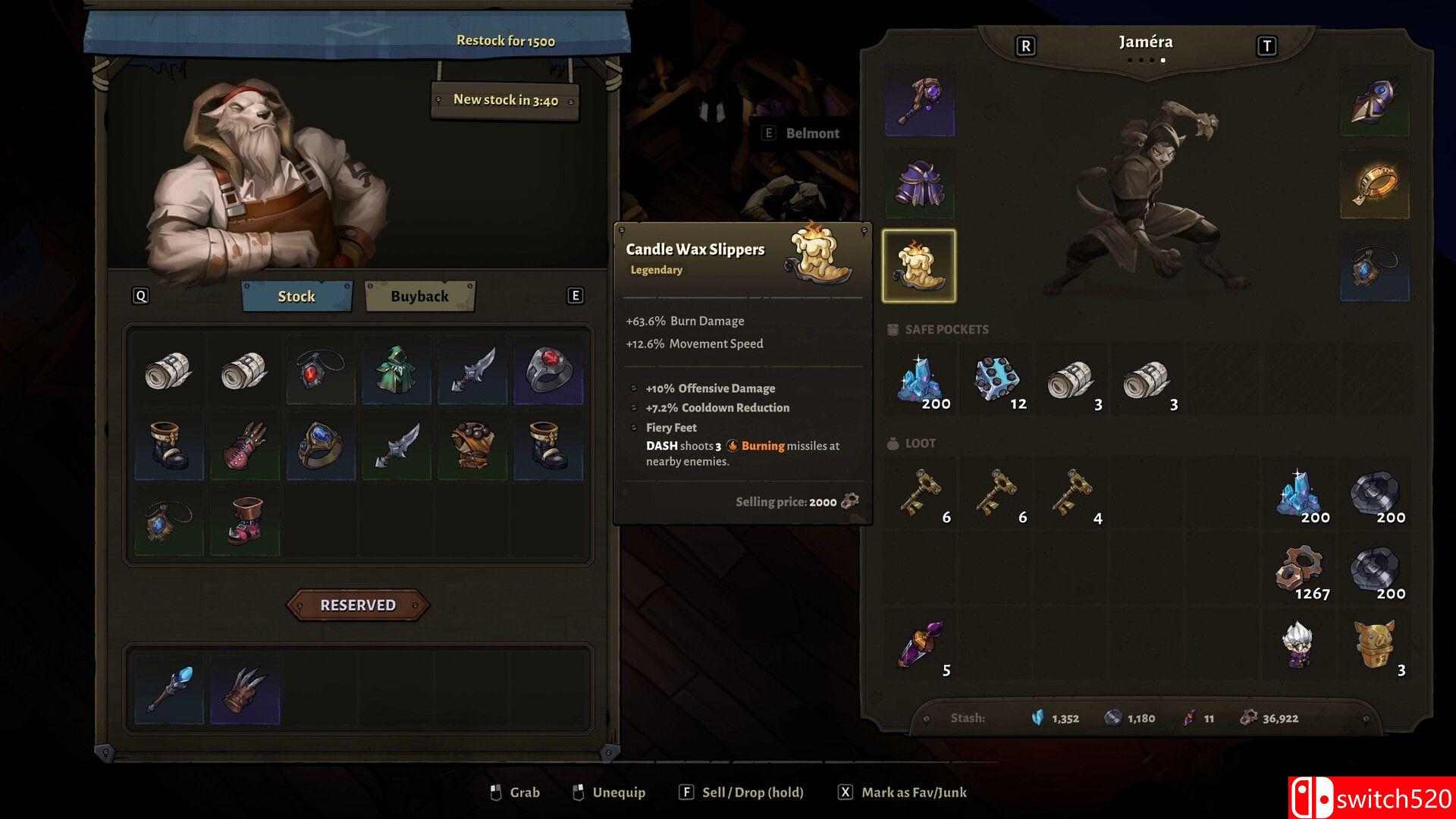Pick the blue dice in safe pockets

(996, 379)
